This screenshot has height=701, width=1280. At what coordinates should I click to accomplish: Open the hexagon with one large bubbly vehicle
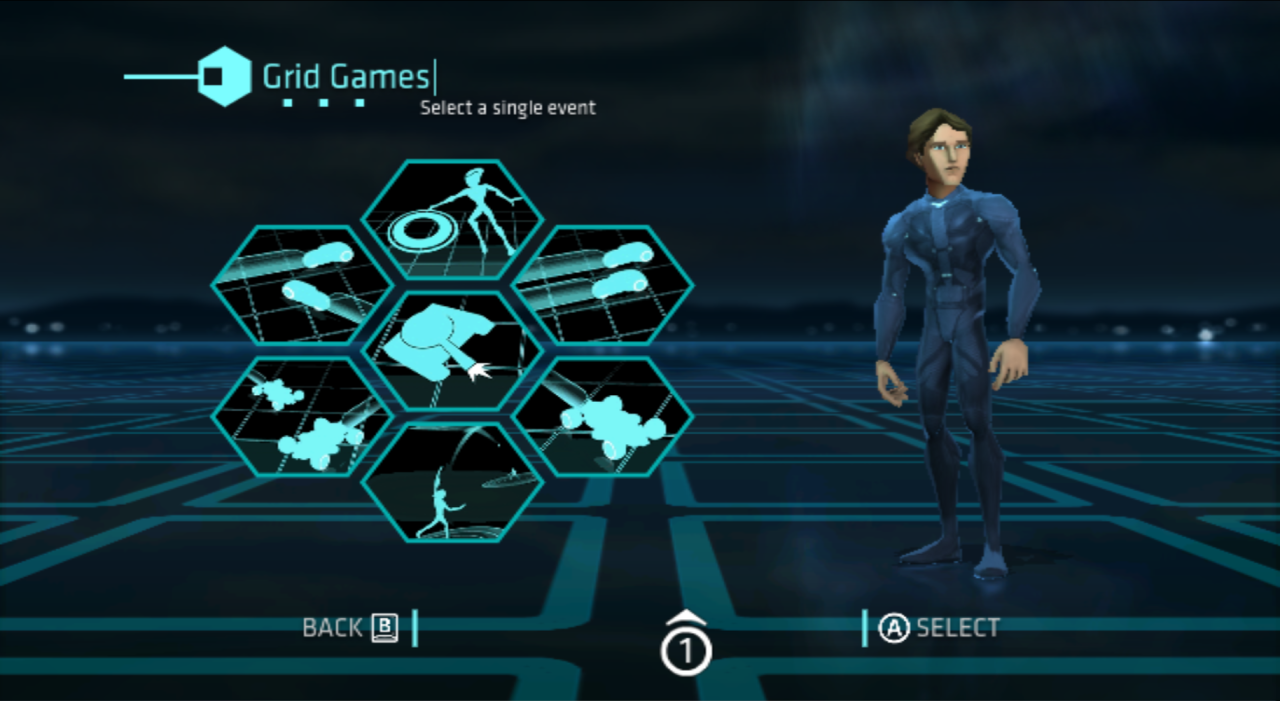pos(602,416)
